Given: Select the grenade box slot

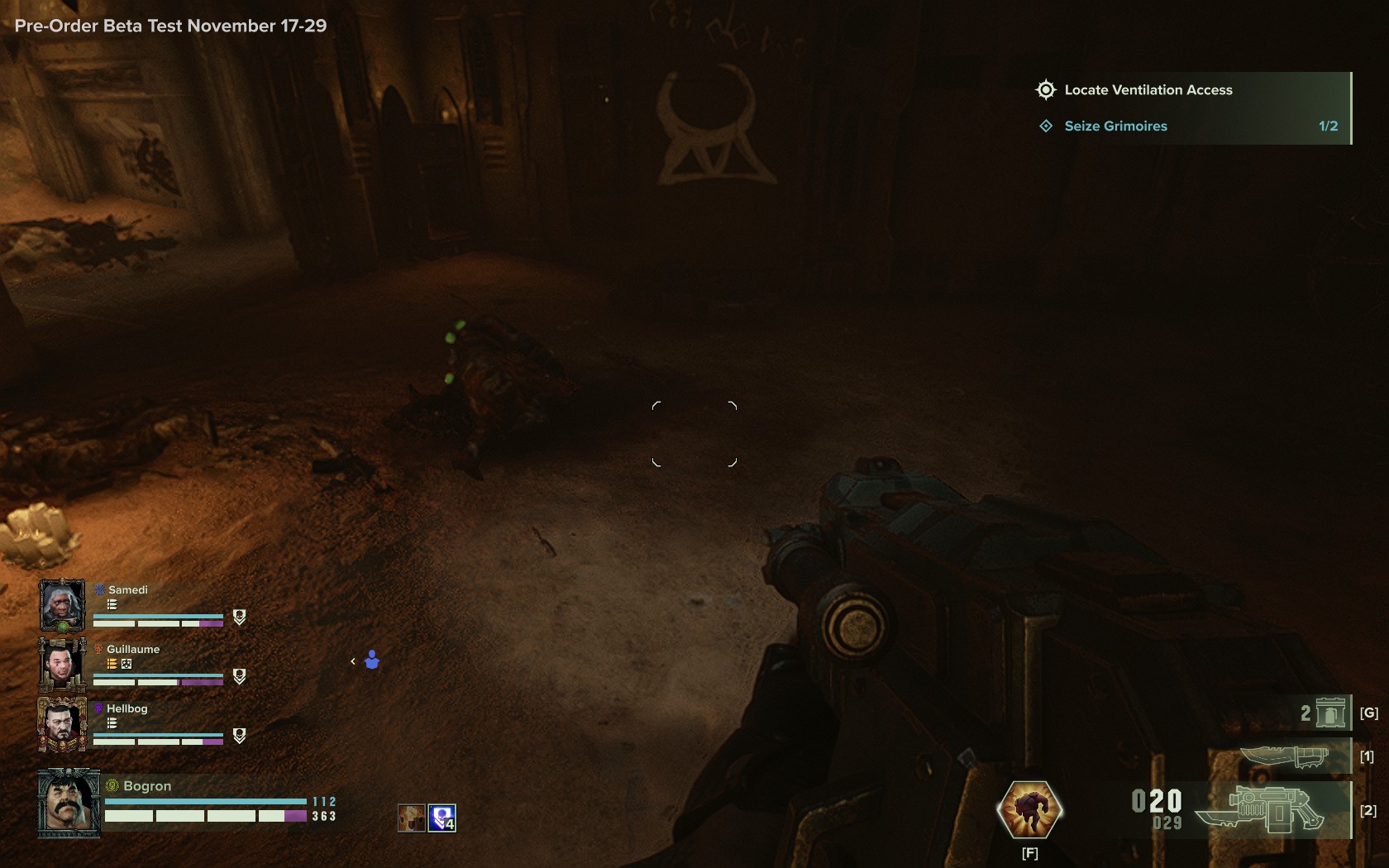Looking at the screenshot, I should 1329,713.
